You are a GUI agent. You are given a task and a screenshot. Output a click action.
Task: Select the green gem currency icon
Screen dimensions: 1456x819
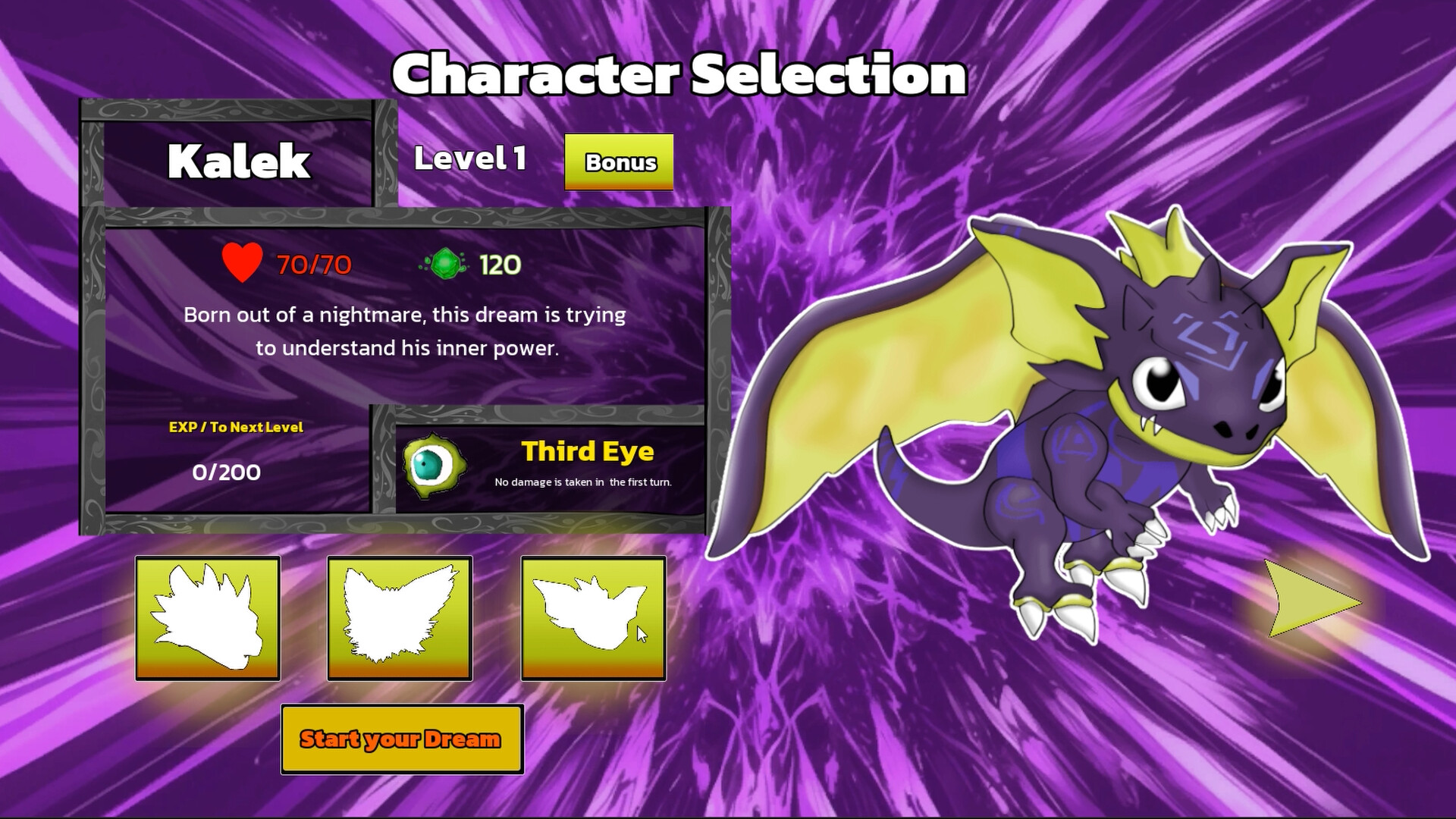coord(442,263)
